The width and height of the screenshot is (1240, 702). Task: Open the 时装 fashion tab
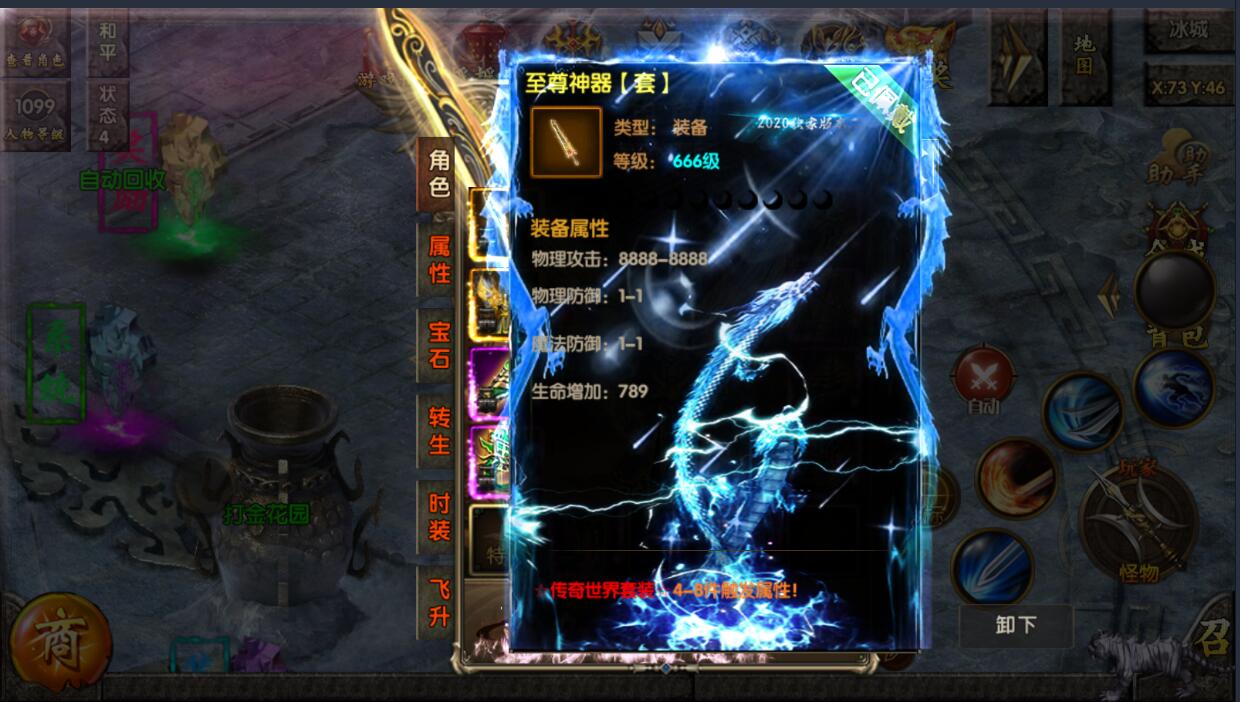pos(439,517)
